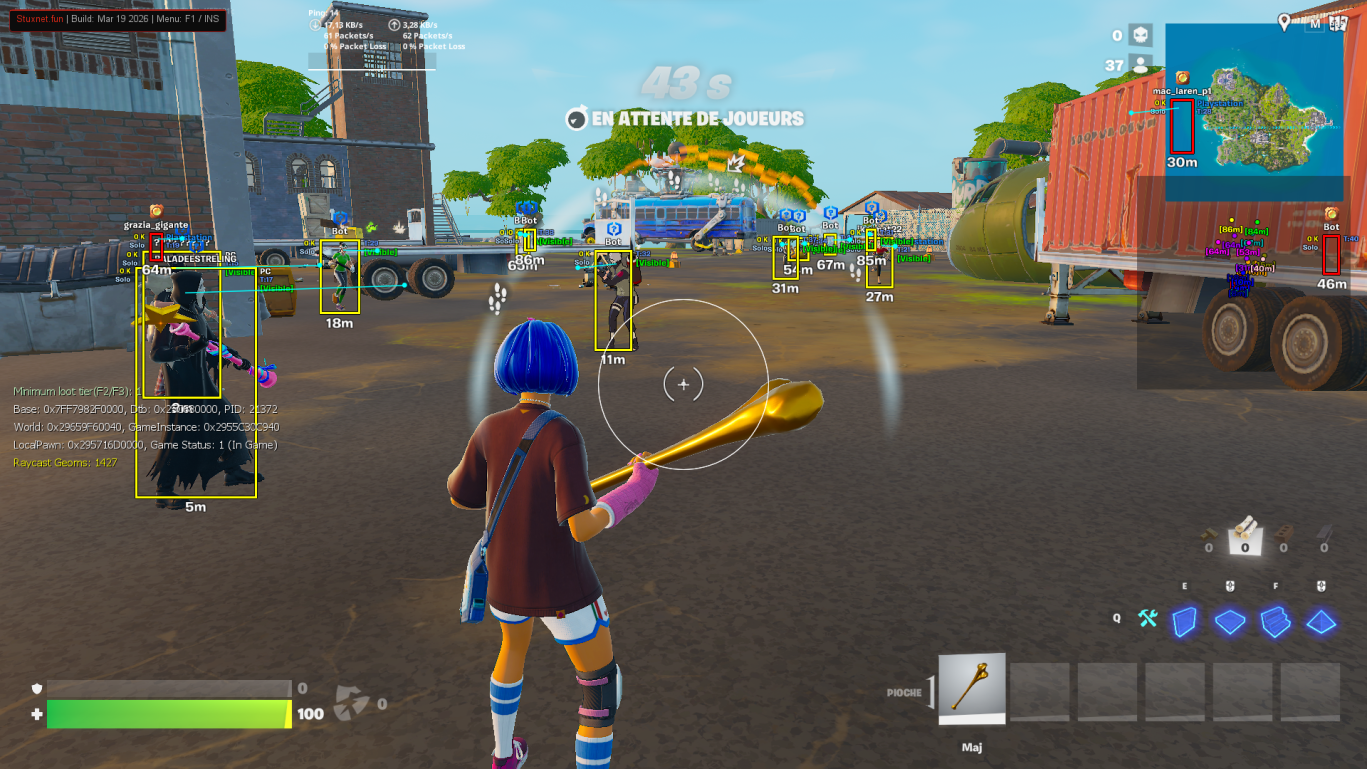Click the clock icon beside the 43s timer
Viewport: 1367px width, 769px height.
pos(576,119)
